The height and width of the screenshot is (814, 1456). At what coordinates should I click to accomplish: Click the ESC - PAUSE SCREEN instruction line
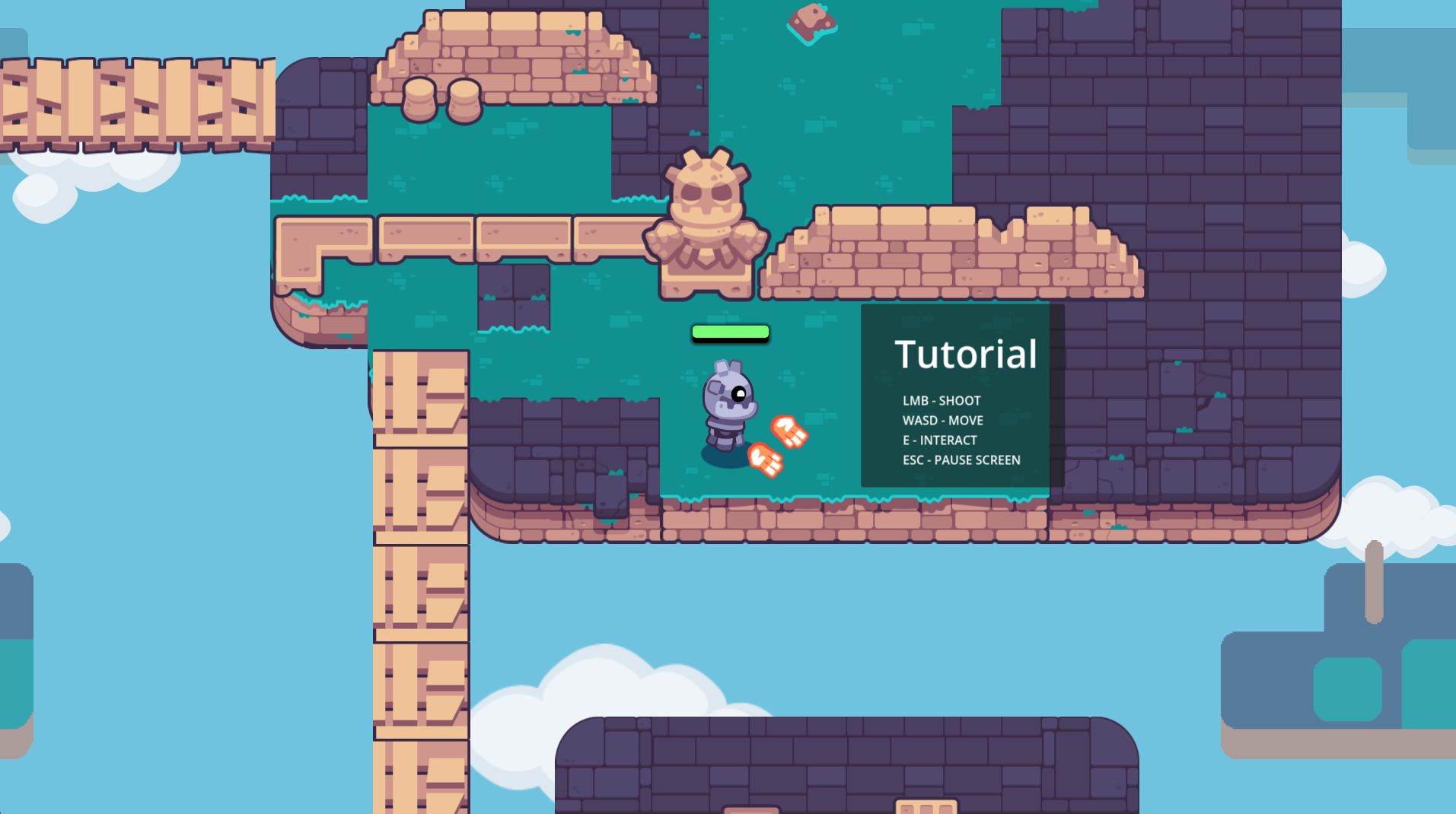961,459
